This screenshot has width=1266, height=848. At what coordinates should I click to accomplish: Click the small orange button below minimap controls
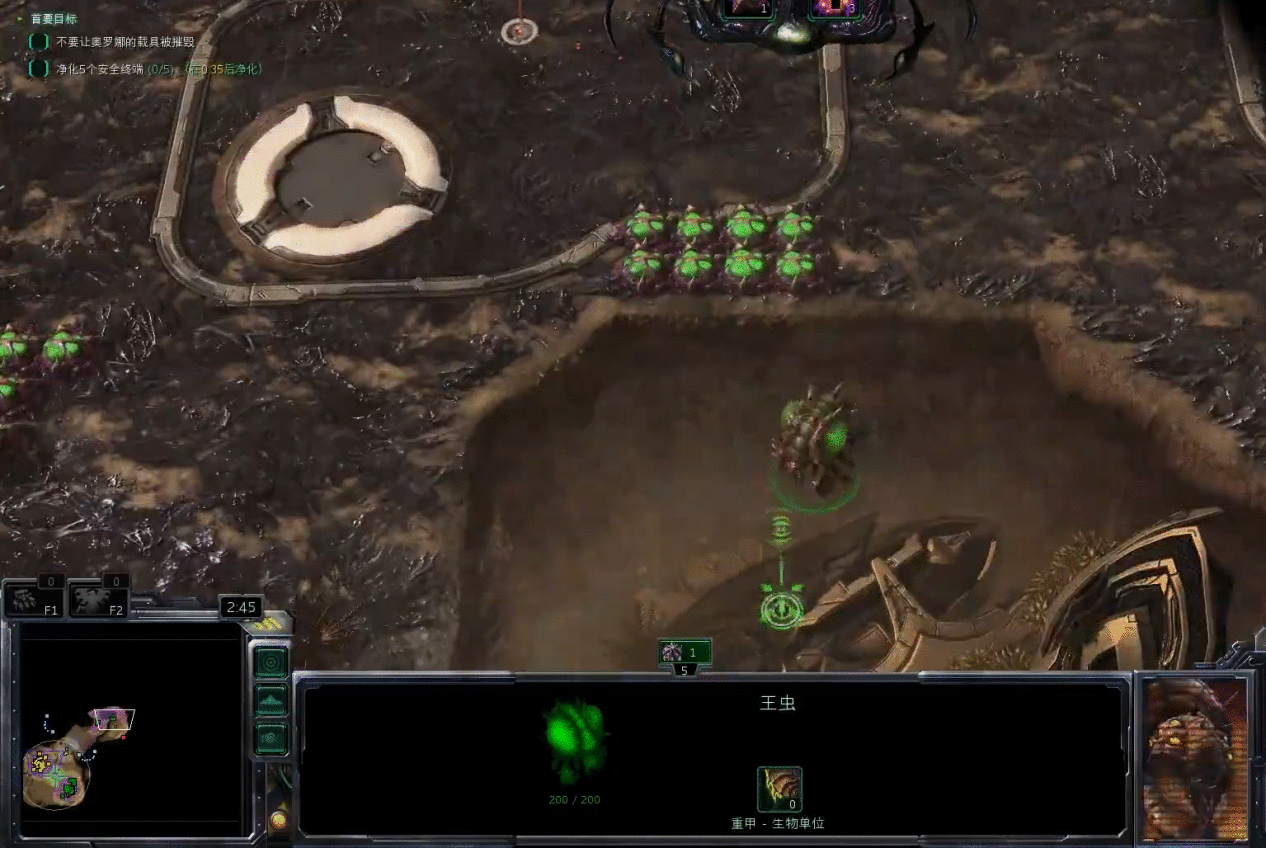pos(278,821)
